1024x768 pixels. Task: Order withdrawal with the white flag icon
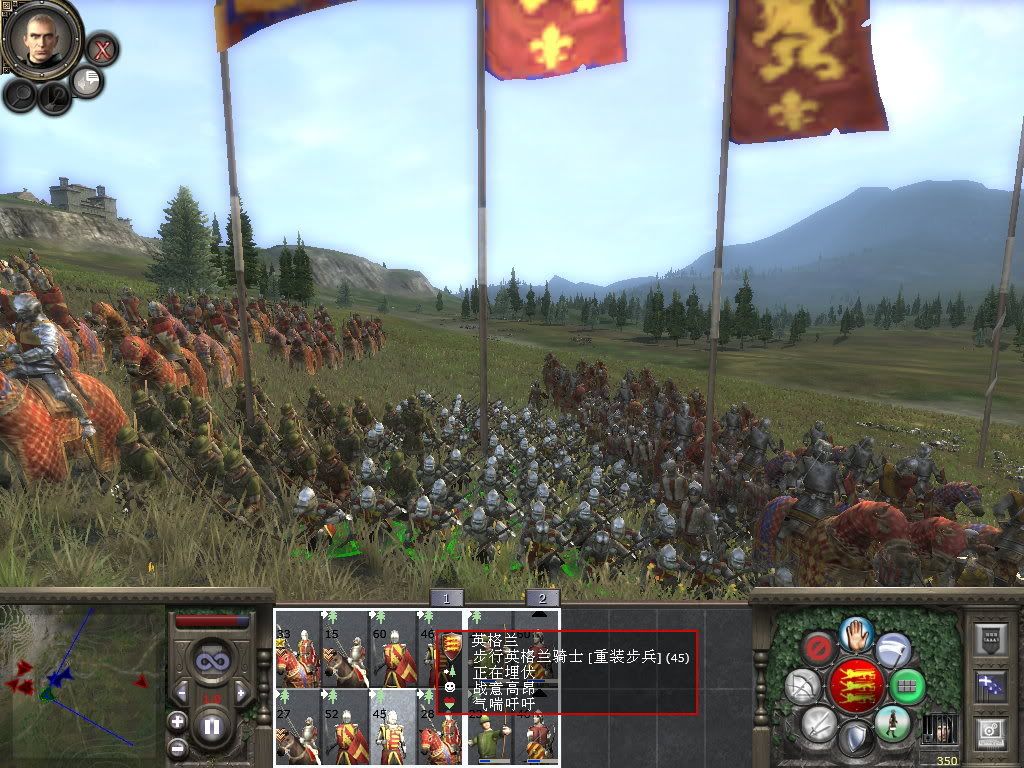tap(893, 650)
